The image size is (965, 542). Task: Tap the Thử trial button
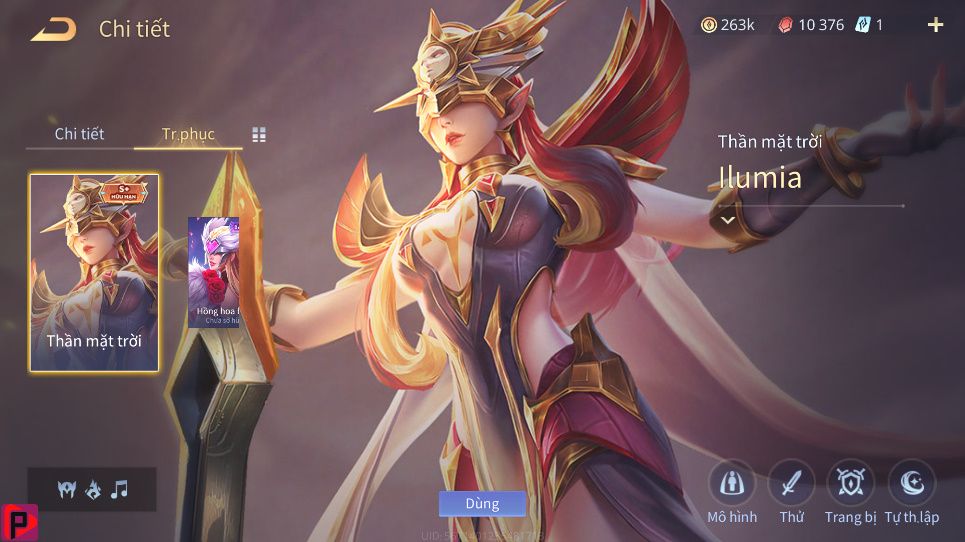(x=791, y=486)
